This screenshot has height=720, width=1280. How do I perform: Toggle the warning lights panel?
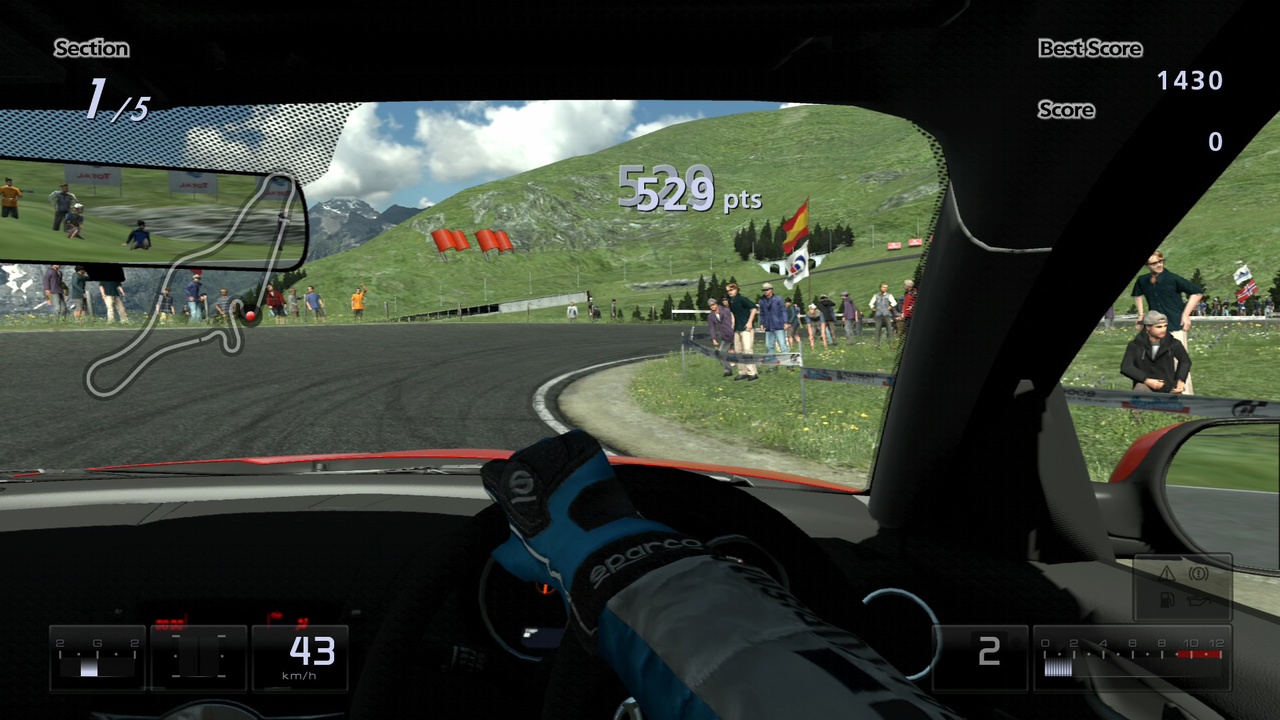pos(1183,586)
